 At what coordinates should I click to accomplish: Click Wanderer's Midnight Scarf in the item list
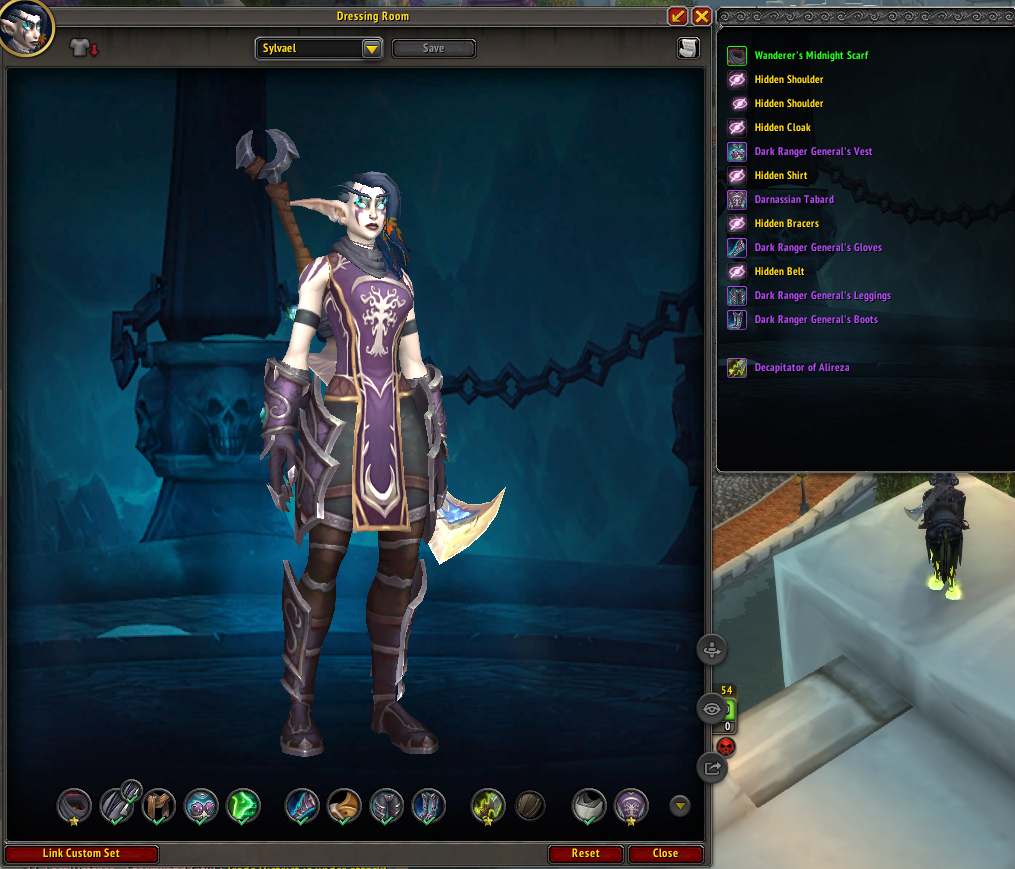(x=811, y=56)
